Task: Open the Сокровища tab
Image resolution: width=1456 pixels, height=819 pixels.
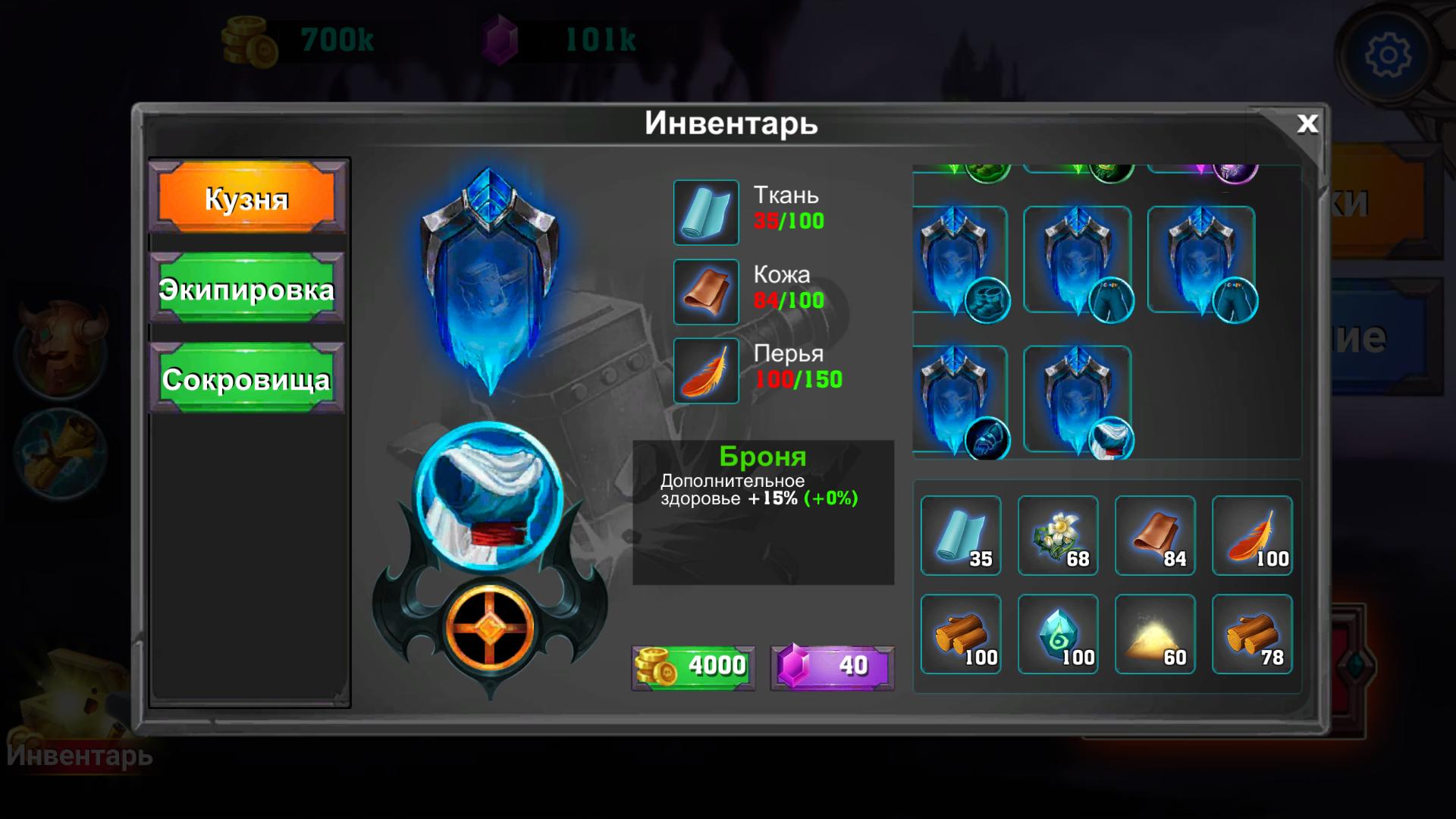Action: click(x=246, y=381)
